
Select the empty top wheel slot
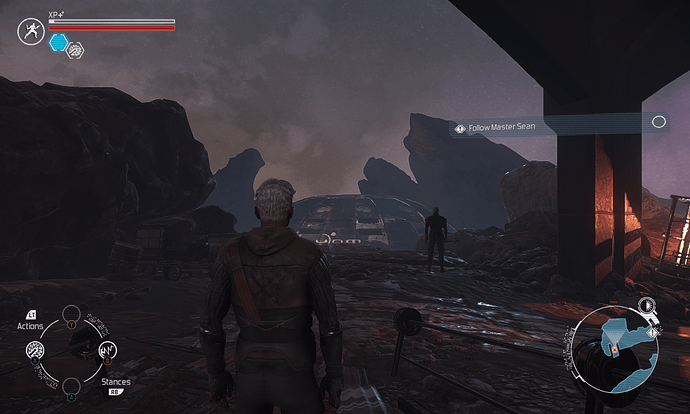click(x=70, y=314)
